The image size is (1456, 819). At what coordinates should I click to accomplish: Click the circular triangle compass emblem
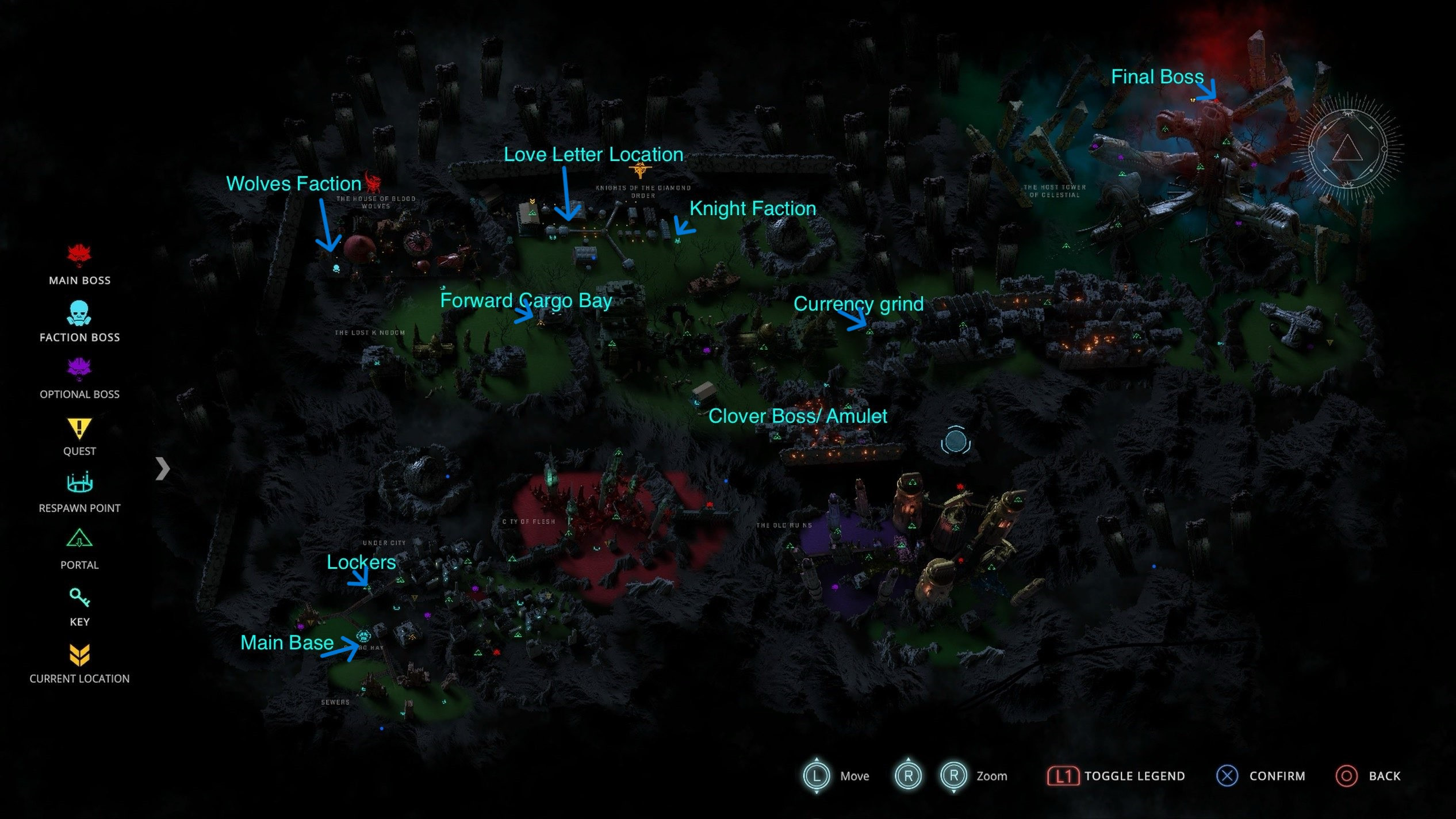(x=1347, y=148)
